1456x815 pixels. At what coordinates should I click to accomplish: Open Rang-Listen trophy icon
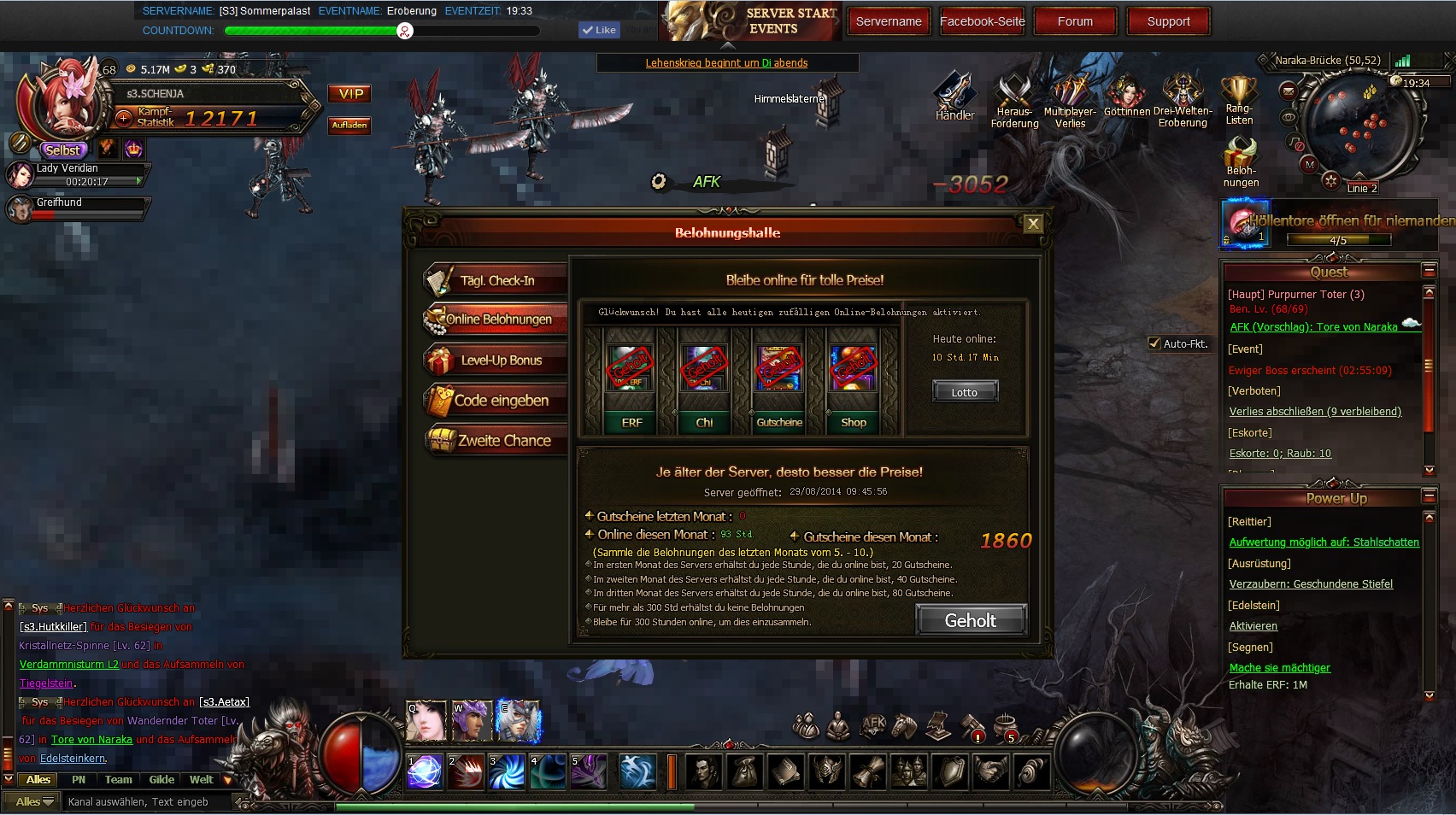(1238, 96)
